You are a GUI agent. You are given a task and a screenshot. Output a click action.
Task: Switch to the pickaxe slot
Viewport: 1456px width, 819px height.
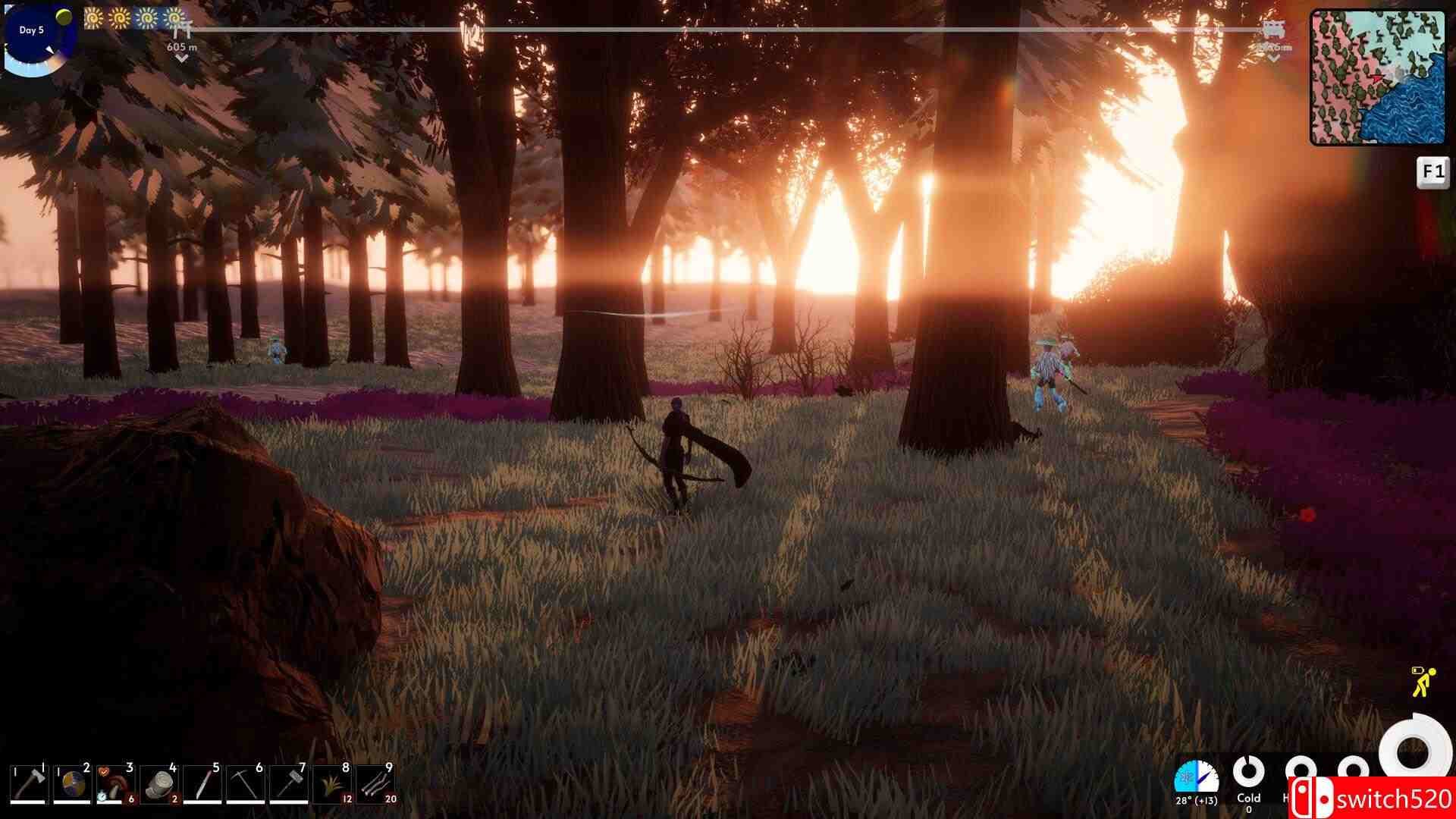click(x=246, y=783)
